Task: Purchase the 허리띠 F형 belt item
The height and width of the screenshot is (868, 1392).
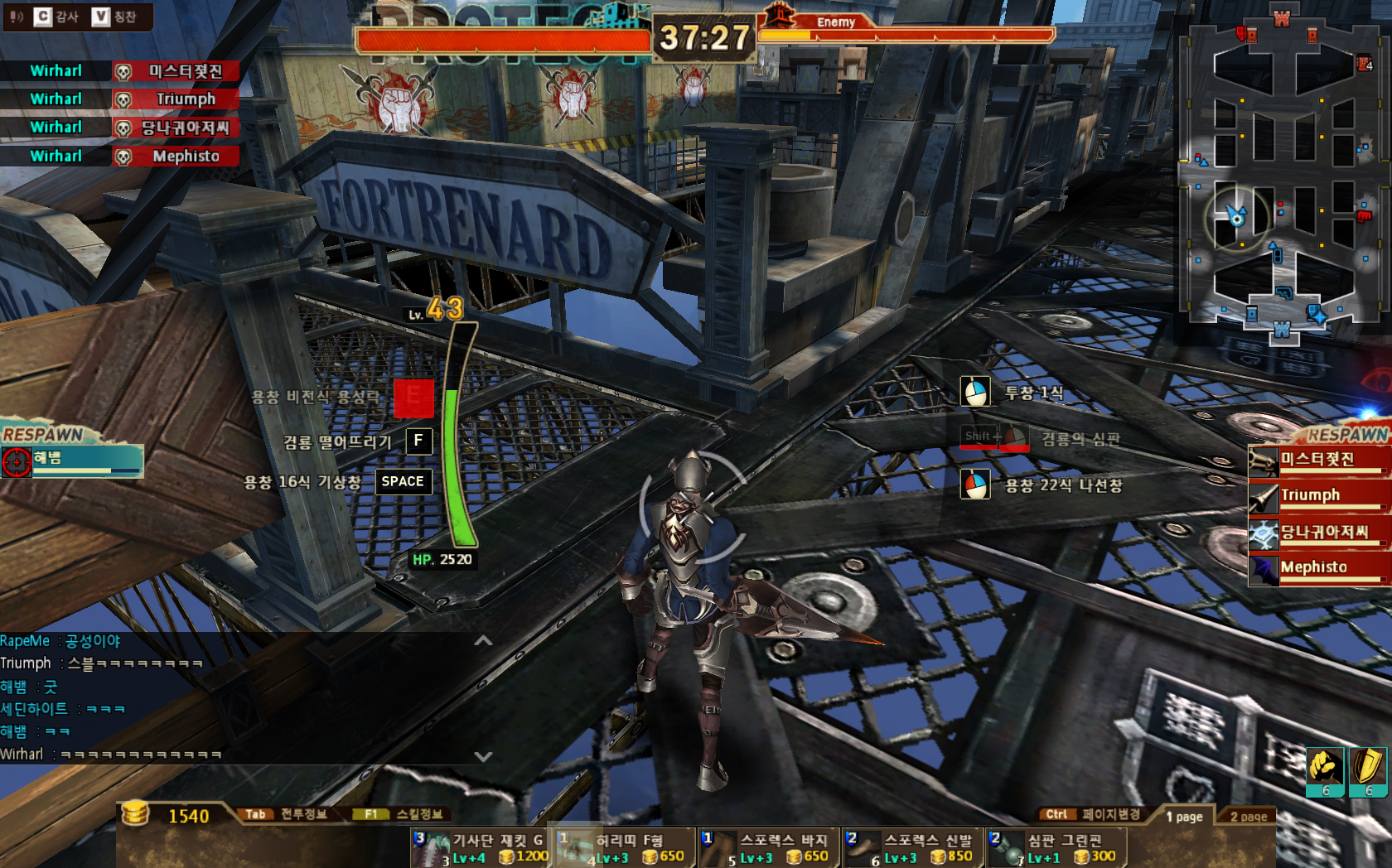Action: [x=626, y=848]
